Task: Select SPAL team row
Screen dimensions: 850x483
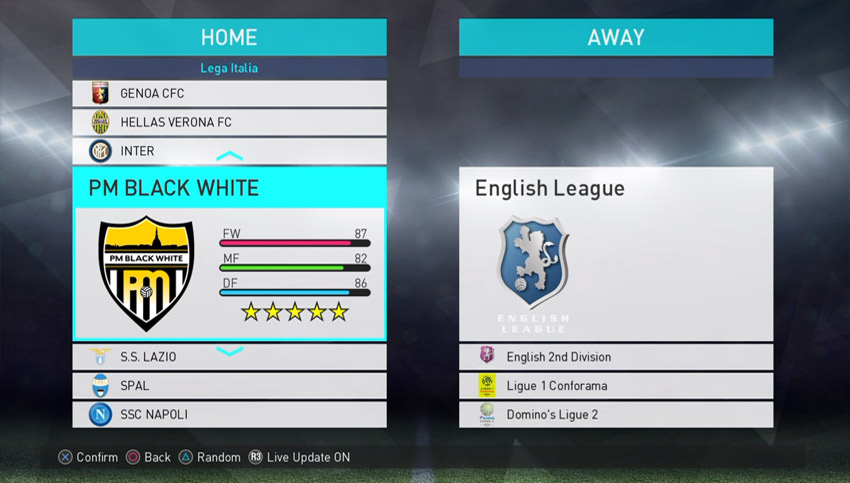Action: [x=229, y=386]
